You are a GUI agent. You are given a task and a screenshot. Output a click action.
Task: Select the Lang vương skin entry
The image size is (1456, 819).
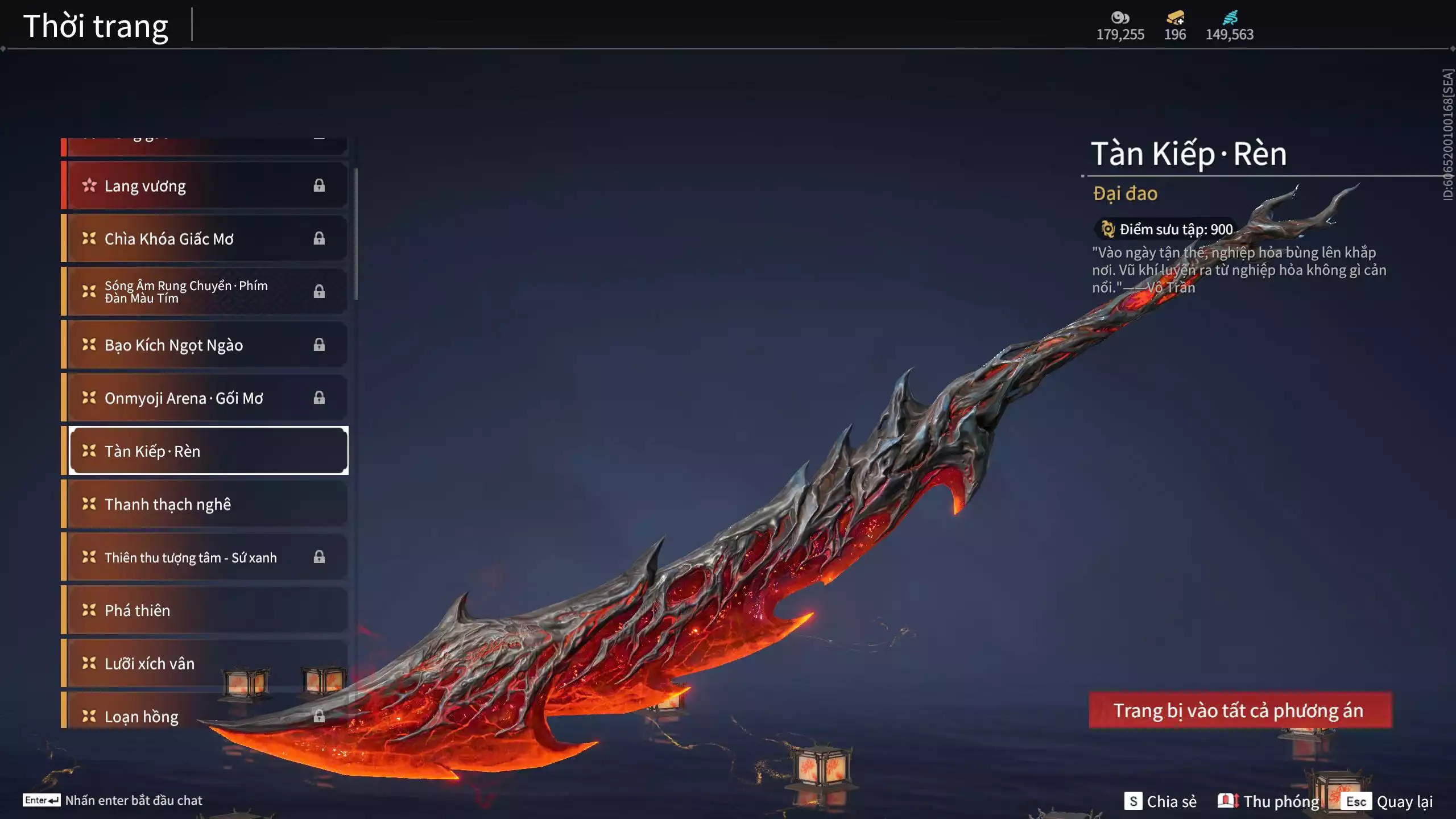tap(205, 186)
